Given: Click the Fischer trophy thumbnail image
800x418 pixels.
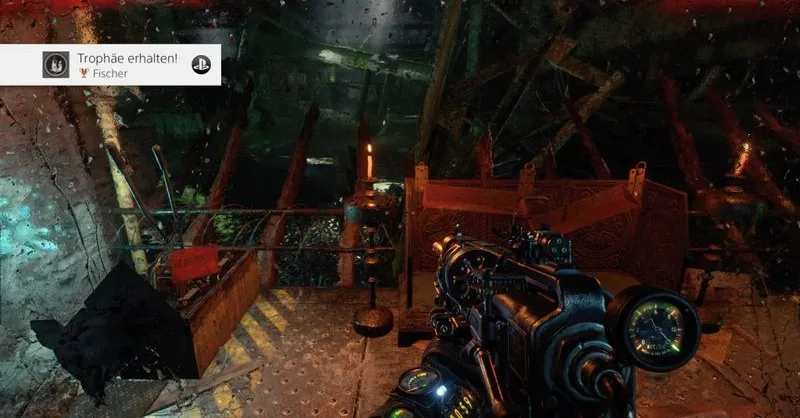Looking at the screenshot, I should point(56,65).
